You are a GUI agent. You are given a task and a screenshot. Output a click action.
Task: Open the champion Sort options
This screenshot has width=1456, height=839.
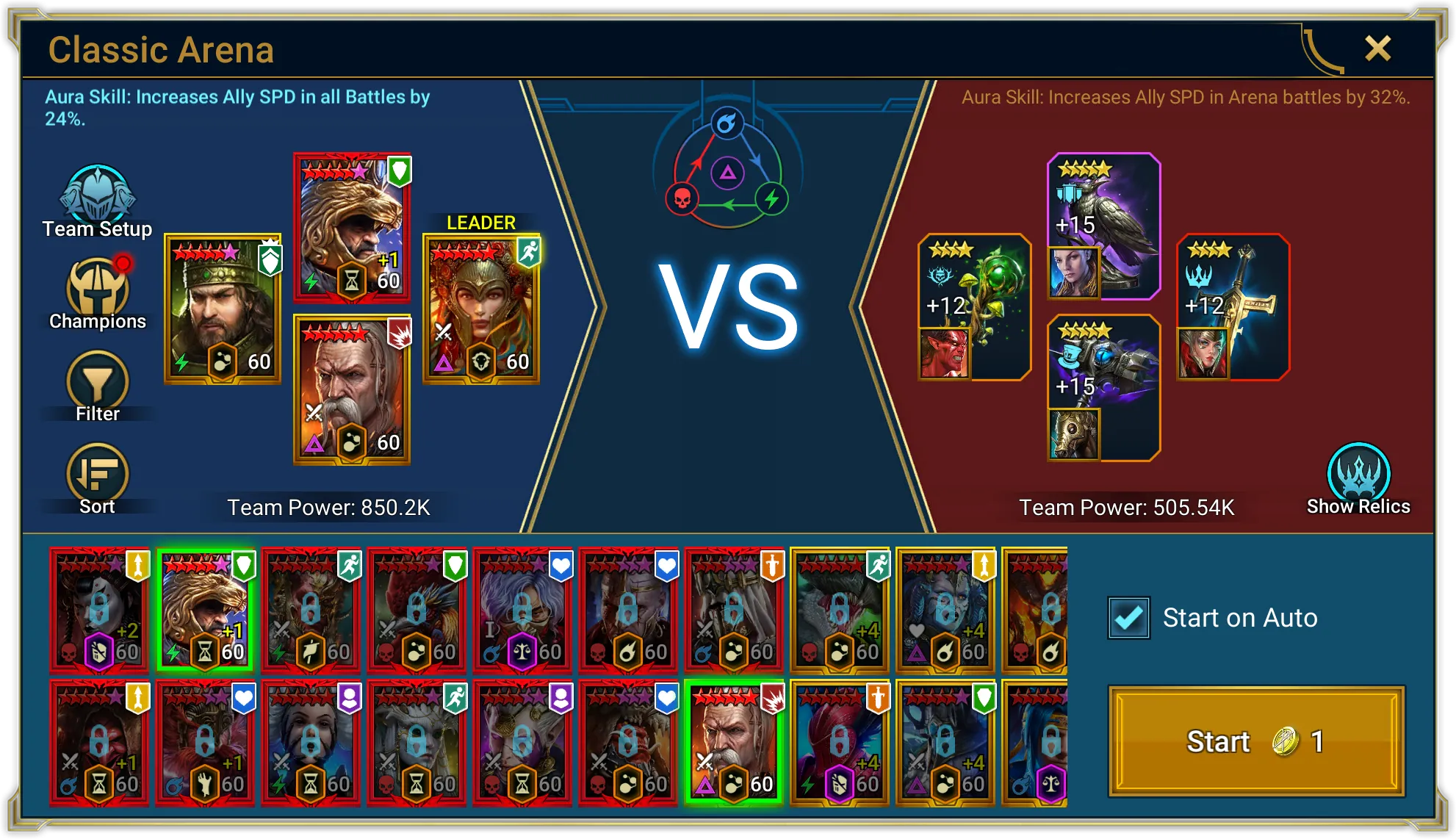pos(97,479)
